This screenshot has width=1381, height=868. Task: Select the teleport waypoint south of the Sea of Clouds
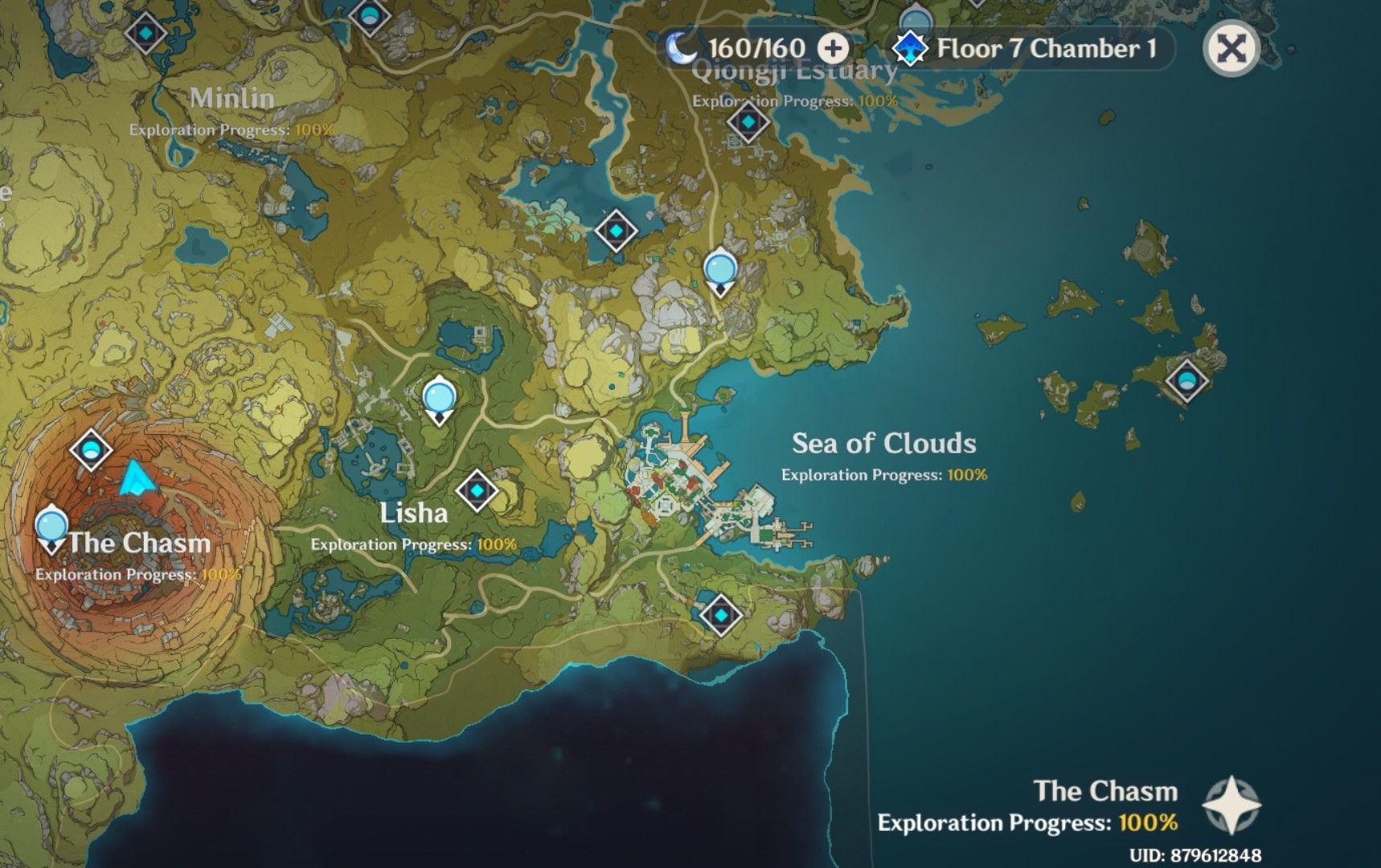click(x=723, y=614)
